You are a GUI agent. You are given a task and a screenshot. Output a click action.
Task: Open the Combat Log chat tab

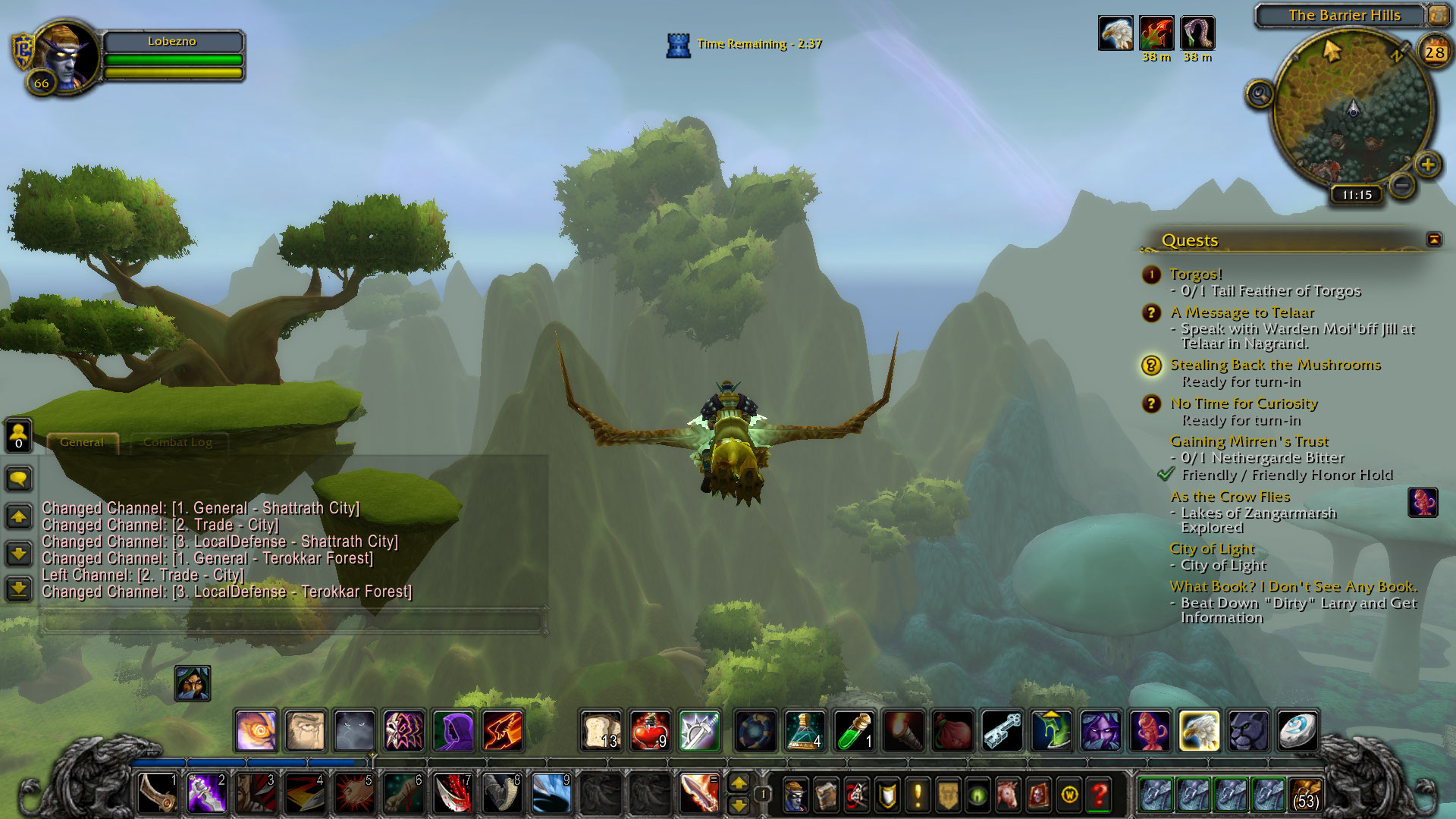coord(177,442)
